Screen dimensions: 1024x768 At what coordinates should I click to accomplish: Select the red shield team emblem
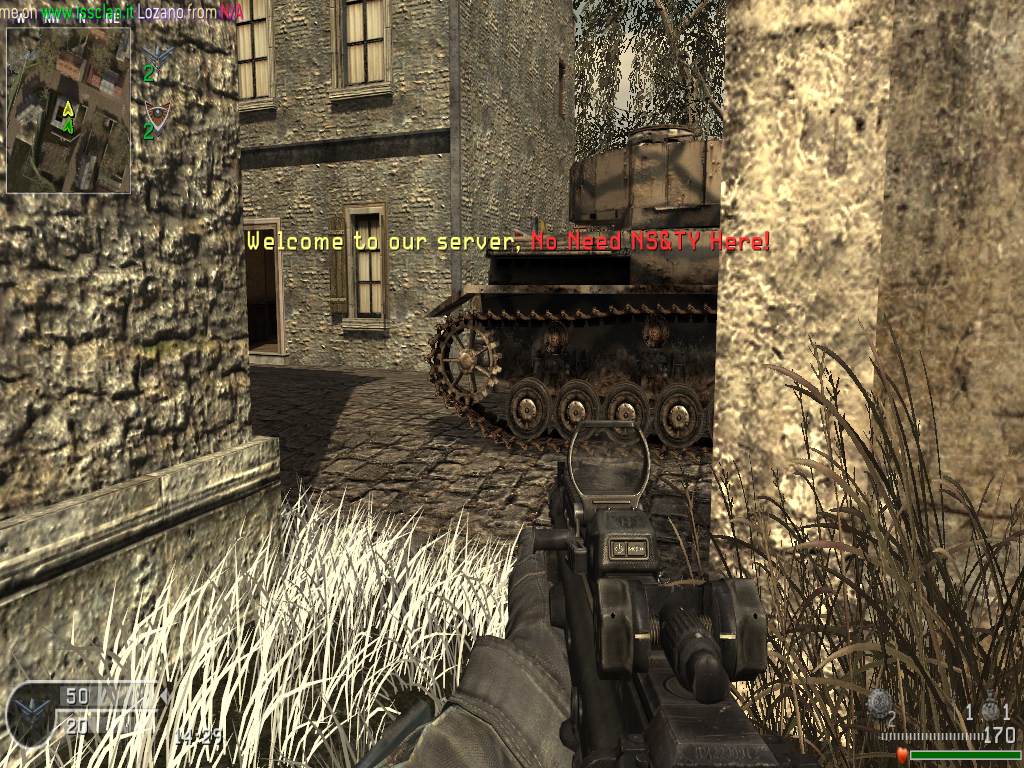[x=155, y=110]
